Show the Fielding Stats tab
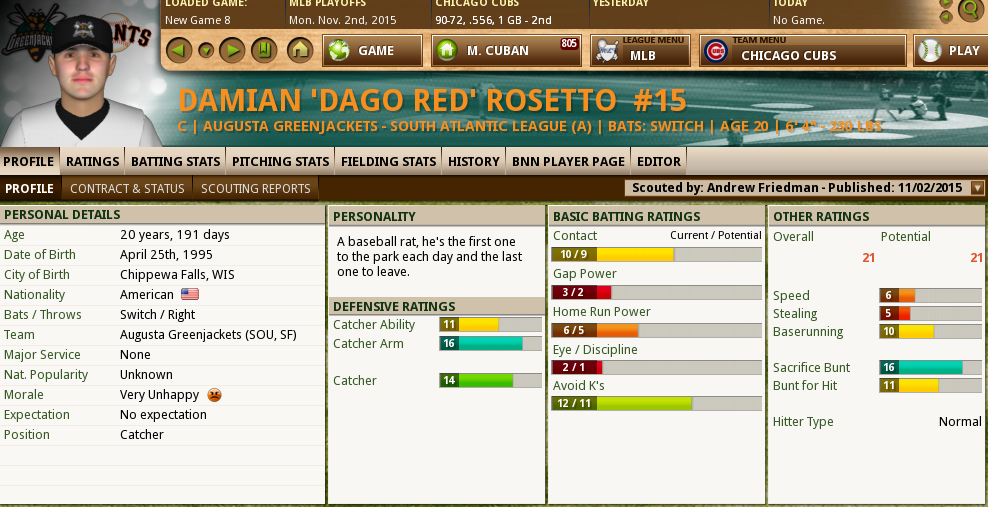 point(388,161)
